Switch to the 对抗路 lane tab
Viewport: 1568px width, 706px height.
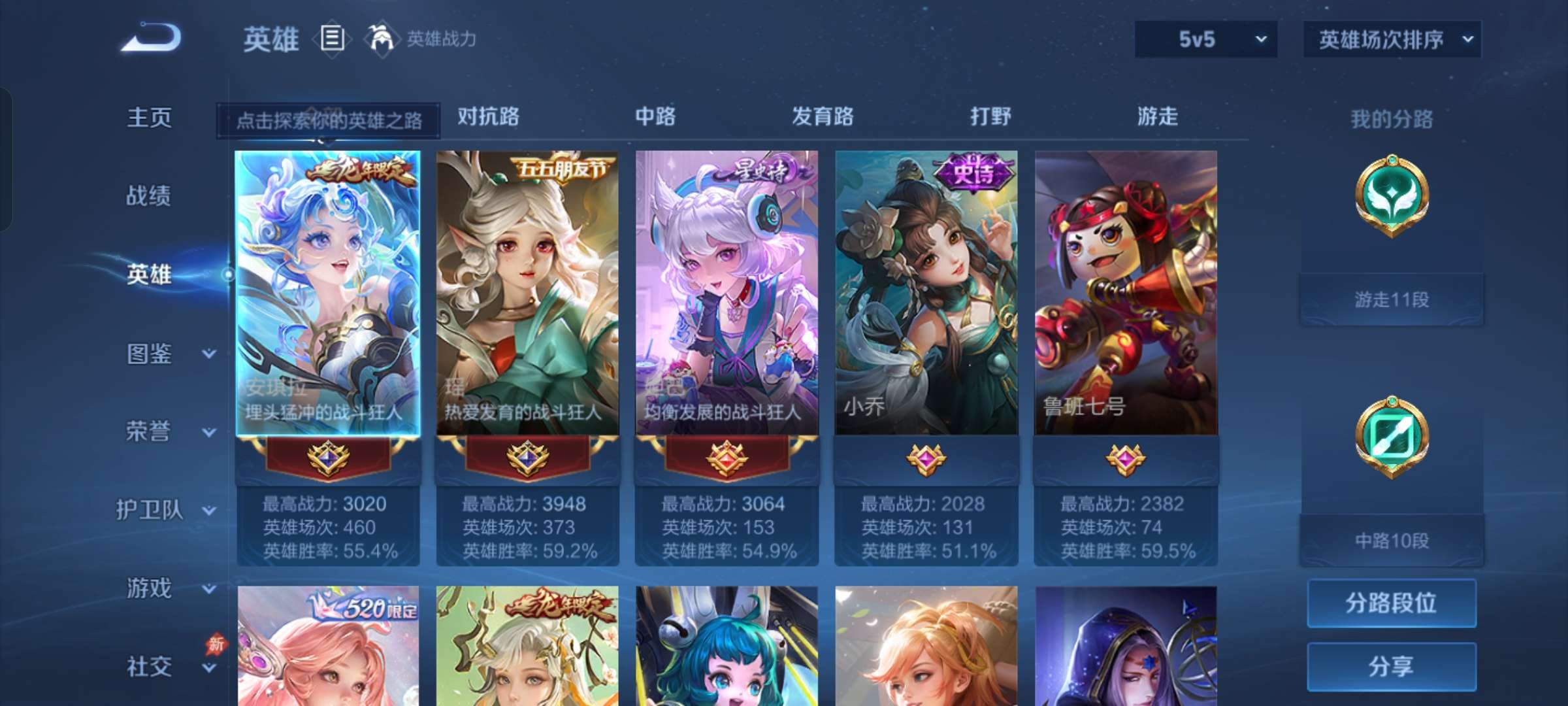pos(487,118)
